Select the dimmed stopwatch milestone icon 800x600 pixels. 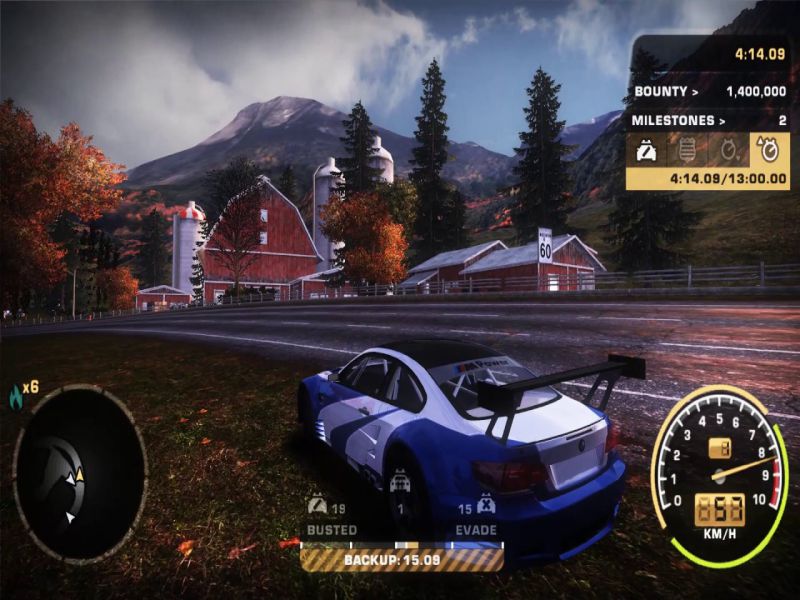coord(727,151)
